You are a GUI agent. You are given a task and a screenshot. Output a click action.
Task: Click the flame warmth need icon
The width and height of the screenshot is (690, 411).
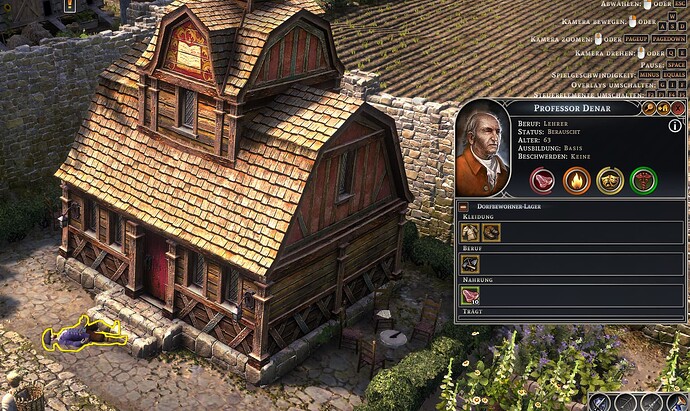[x=577, y=180]
